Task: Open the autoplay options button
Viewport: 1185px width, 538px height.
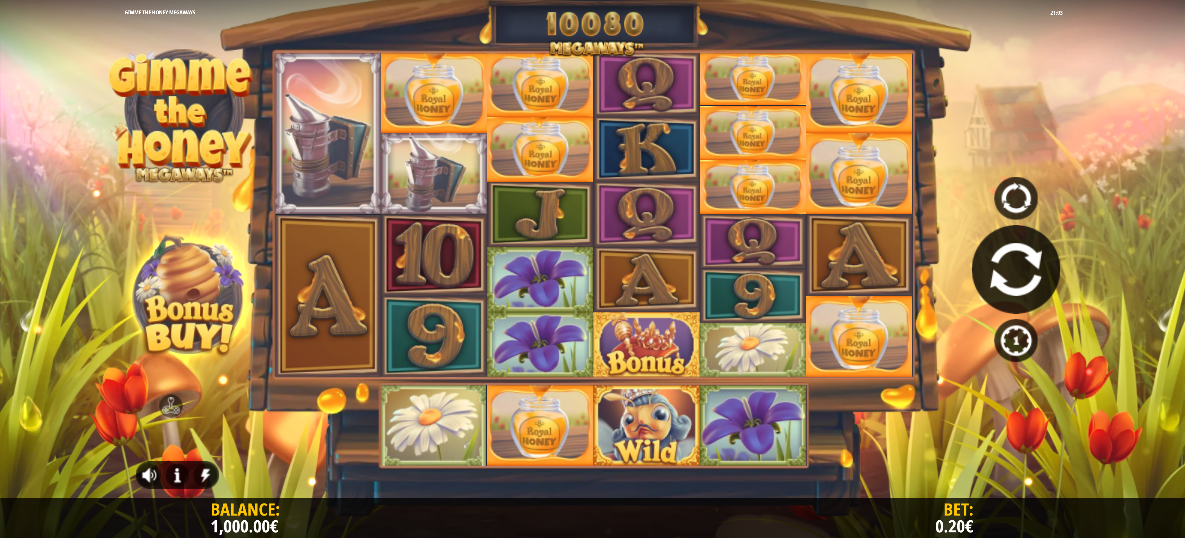Action: point(1015,198)
